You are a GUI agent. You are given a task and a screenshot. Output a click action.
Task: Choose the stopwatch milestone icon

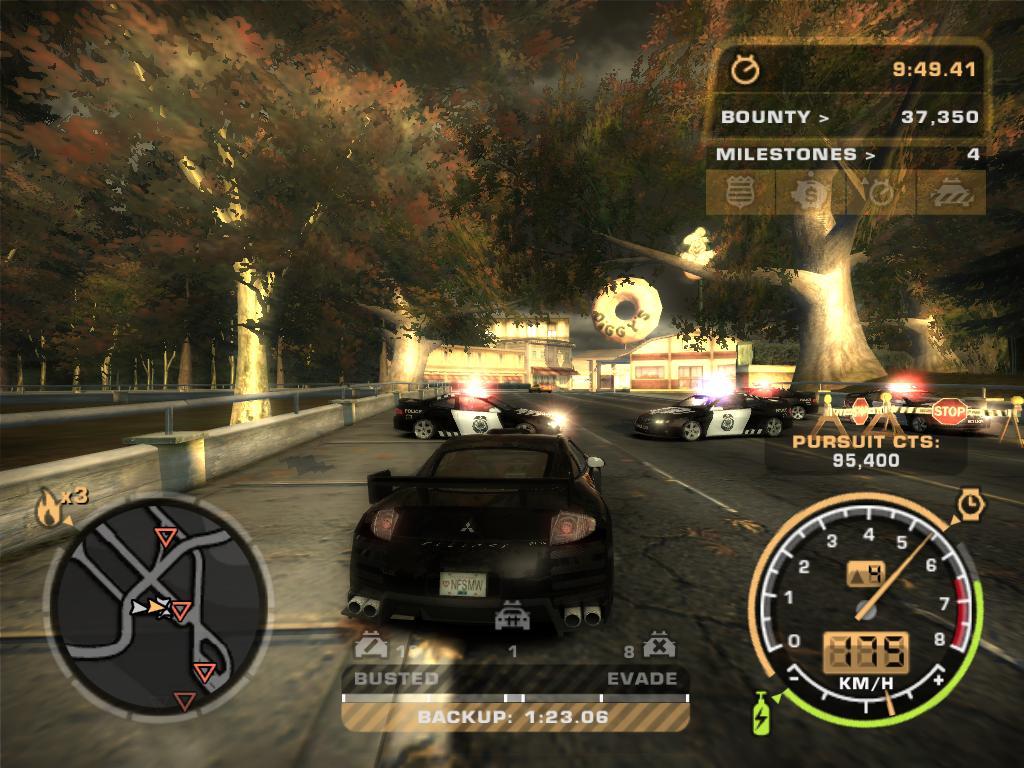tap(880, 192)
